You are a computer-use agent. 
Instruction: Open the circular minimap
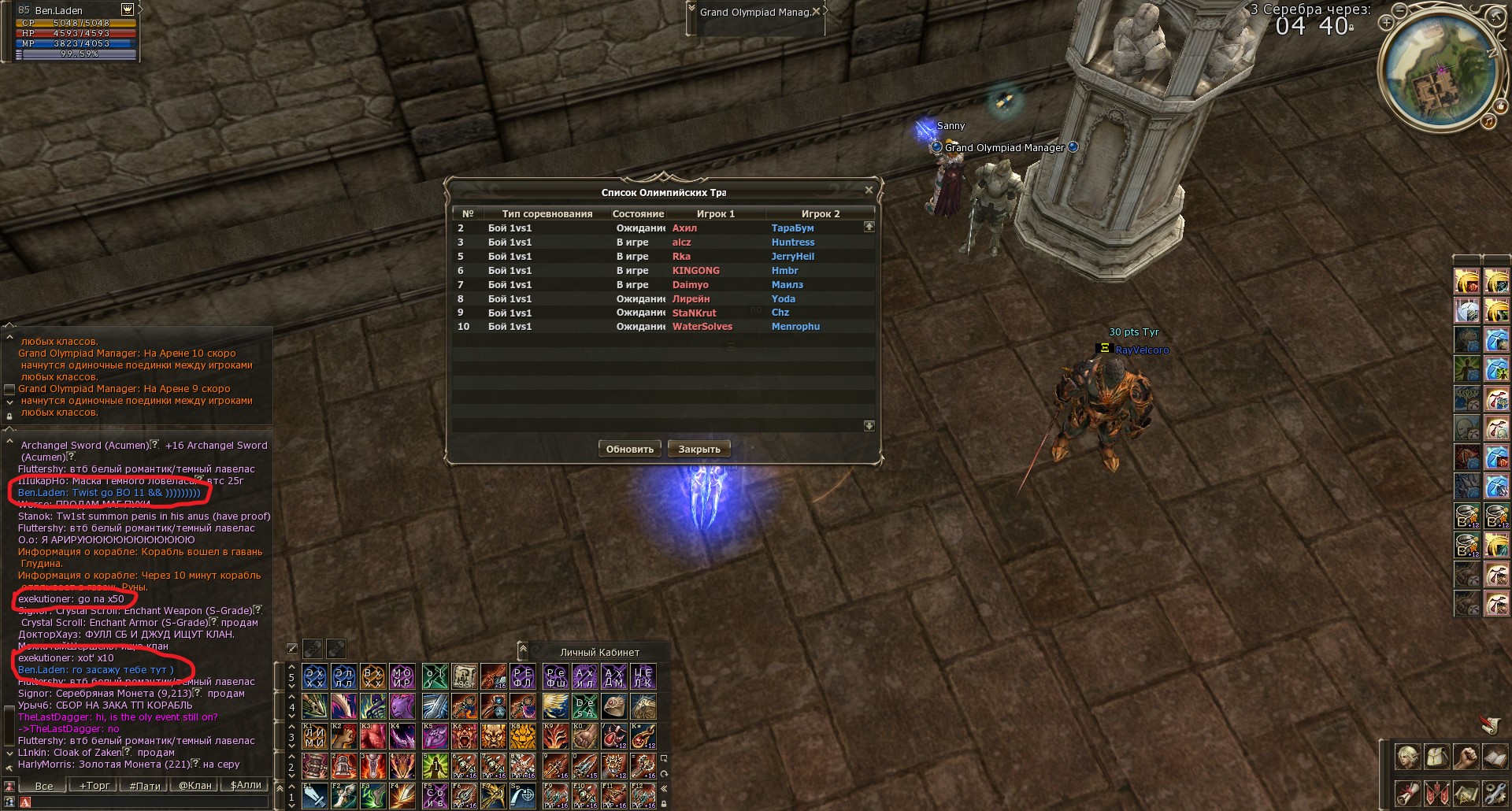[x=1439, y=71]
